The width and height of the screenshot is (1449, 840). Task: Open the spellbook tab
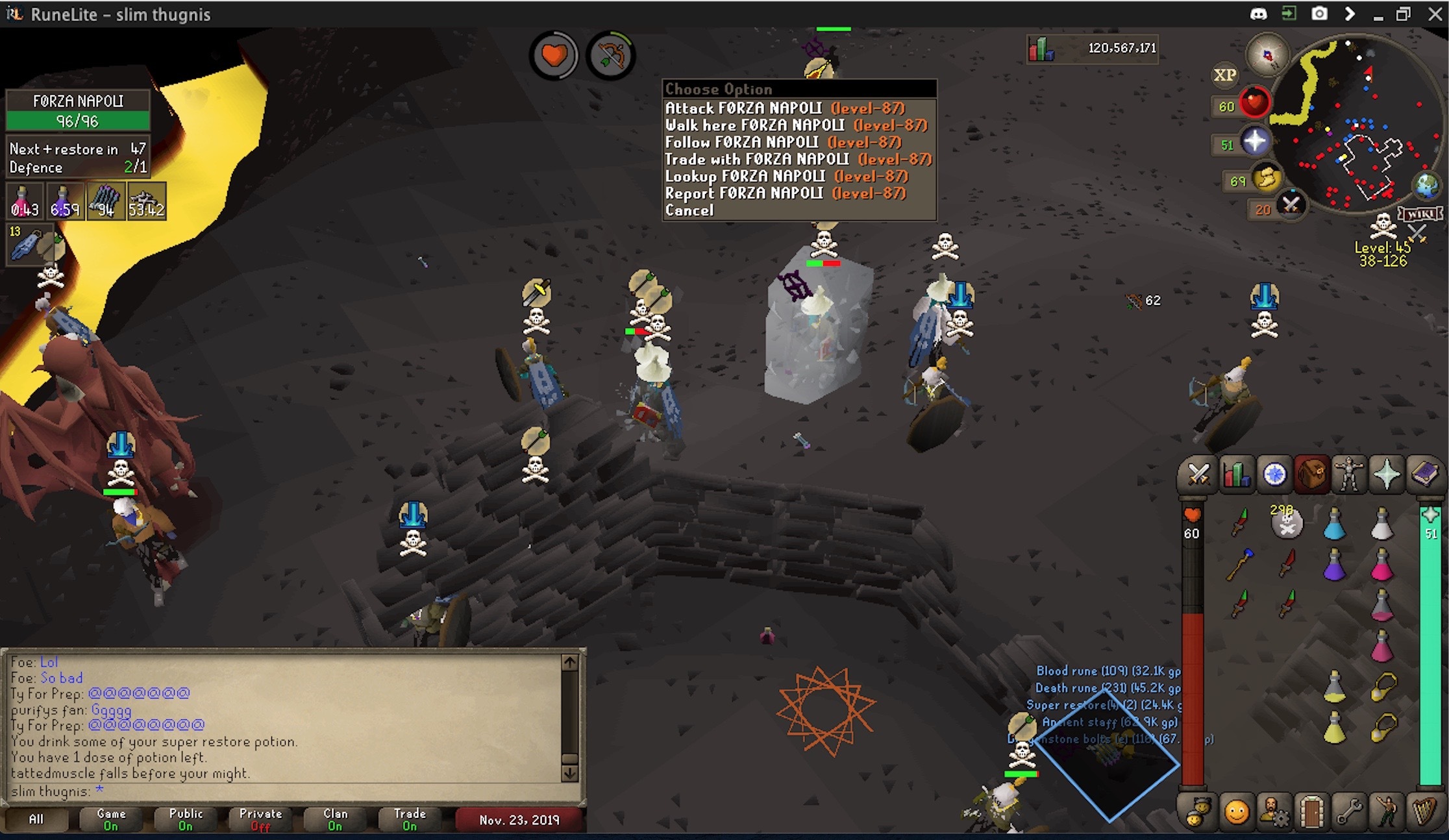pyautogui.click(x=1424, y=475)
